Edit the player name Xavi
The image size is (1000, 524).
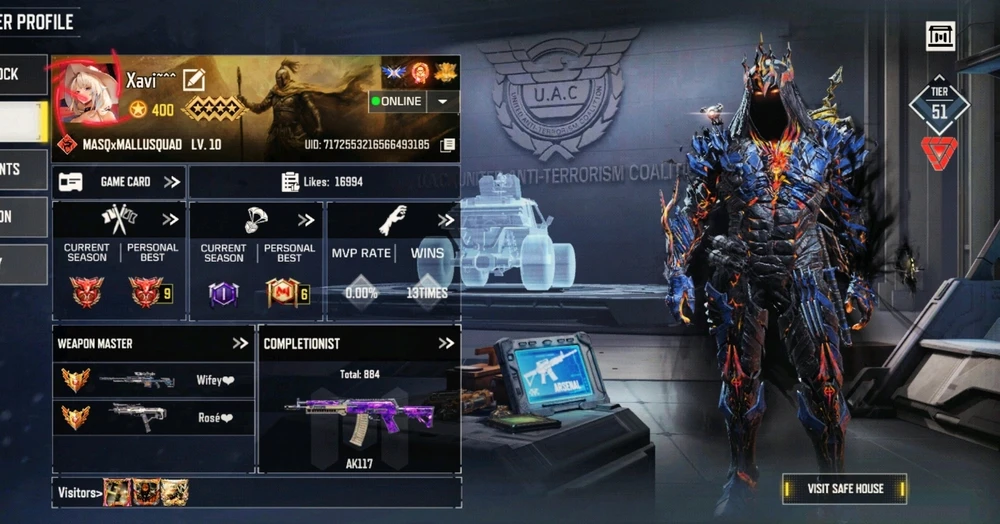click(x=194, y=79)
